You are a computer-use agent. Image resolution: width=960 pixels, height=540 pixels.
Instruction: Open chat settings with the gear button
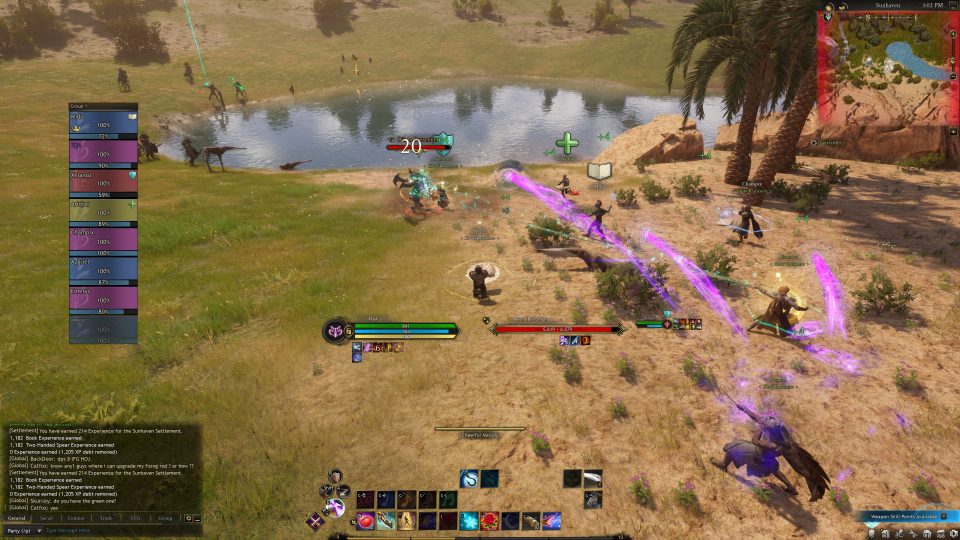(187, 518)
